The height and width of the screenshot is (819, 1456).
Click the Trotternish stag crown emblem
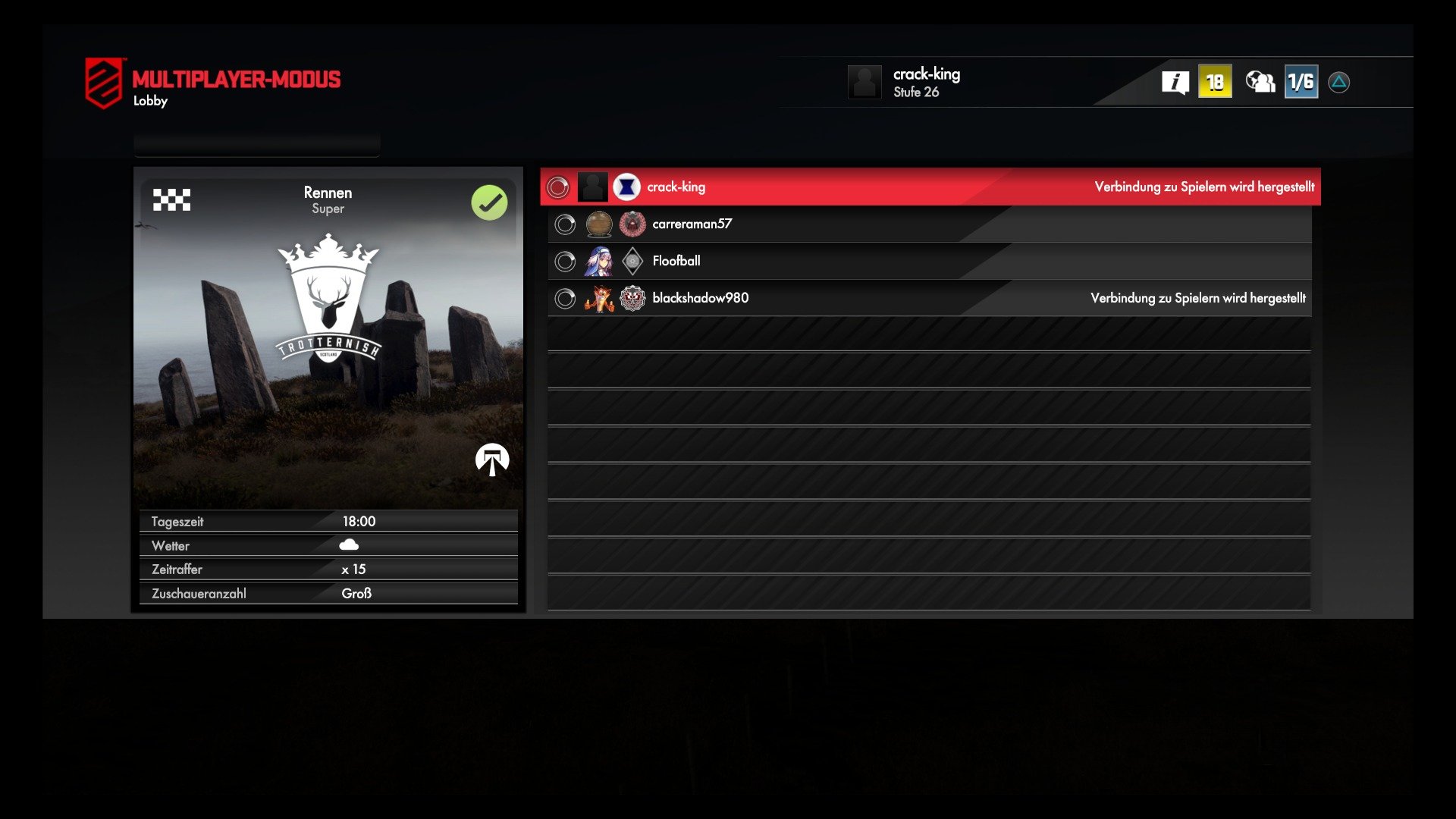coord(329,303)
